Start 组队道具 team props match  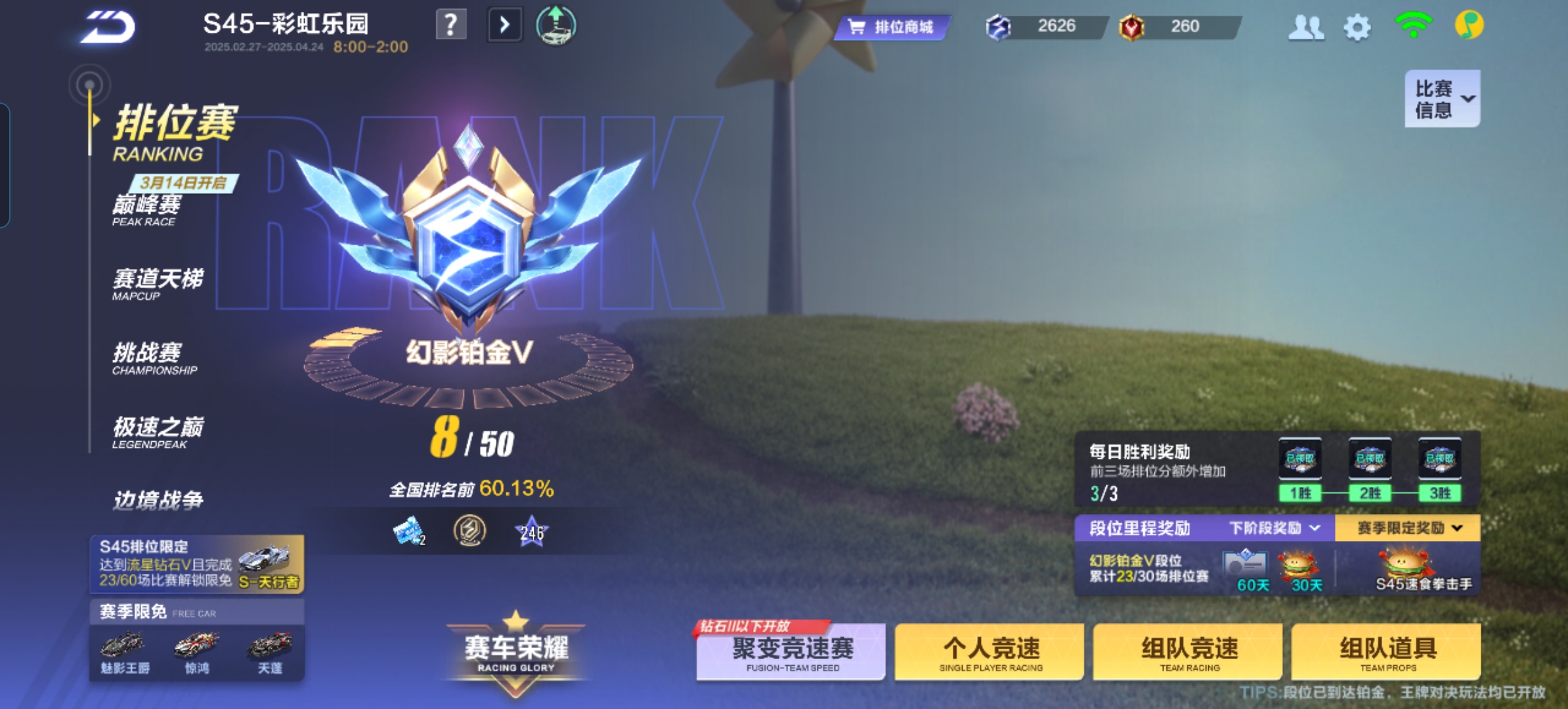click(1387, 652)
